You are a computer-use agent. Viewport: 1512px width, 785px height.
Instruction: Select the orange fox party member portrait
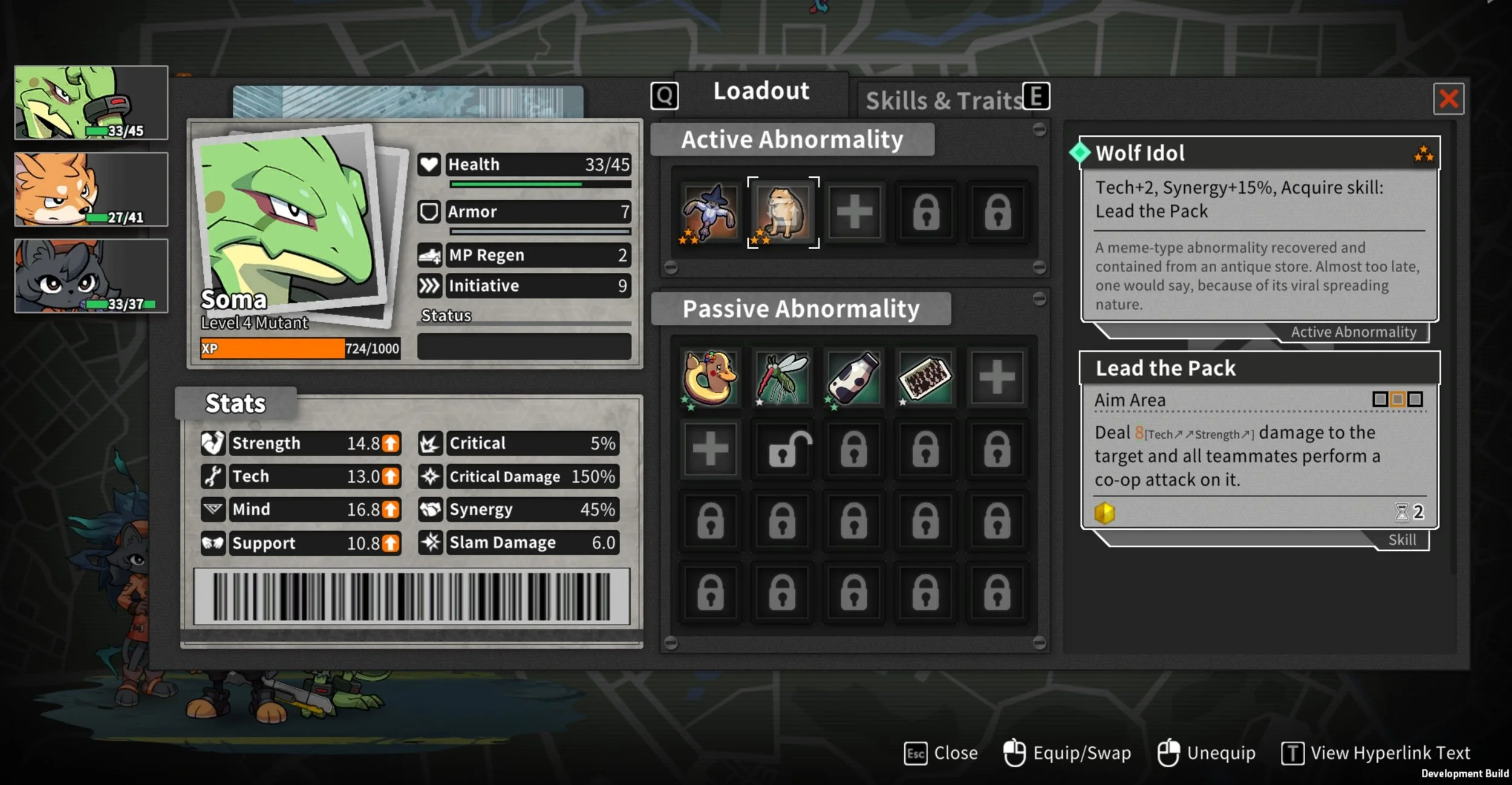[91, 189]
